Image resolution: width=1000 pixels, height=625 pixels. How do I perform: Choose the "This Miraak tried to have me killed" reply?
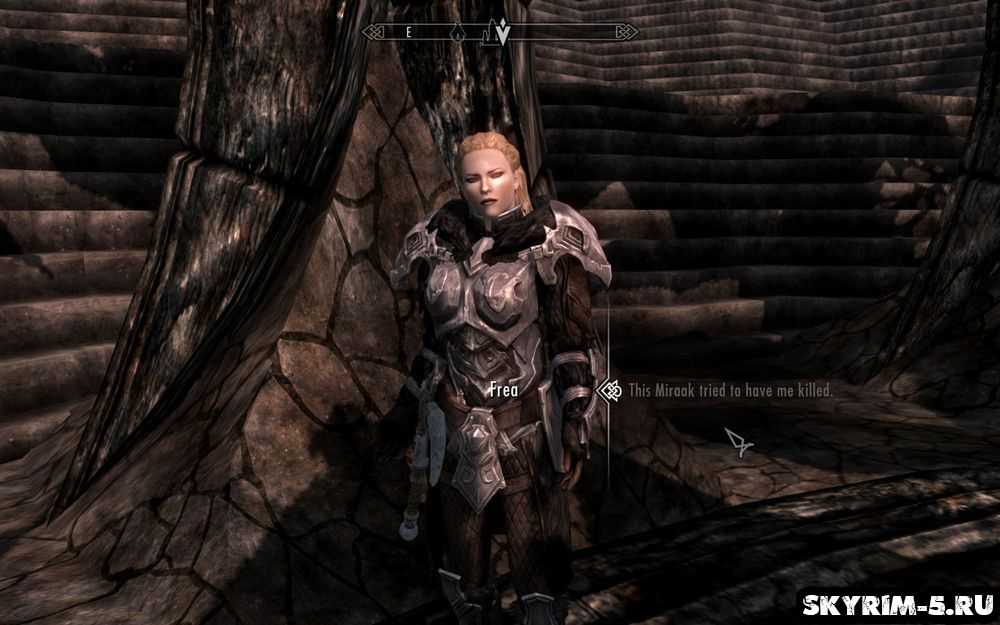(x=730, y=391)
